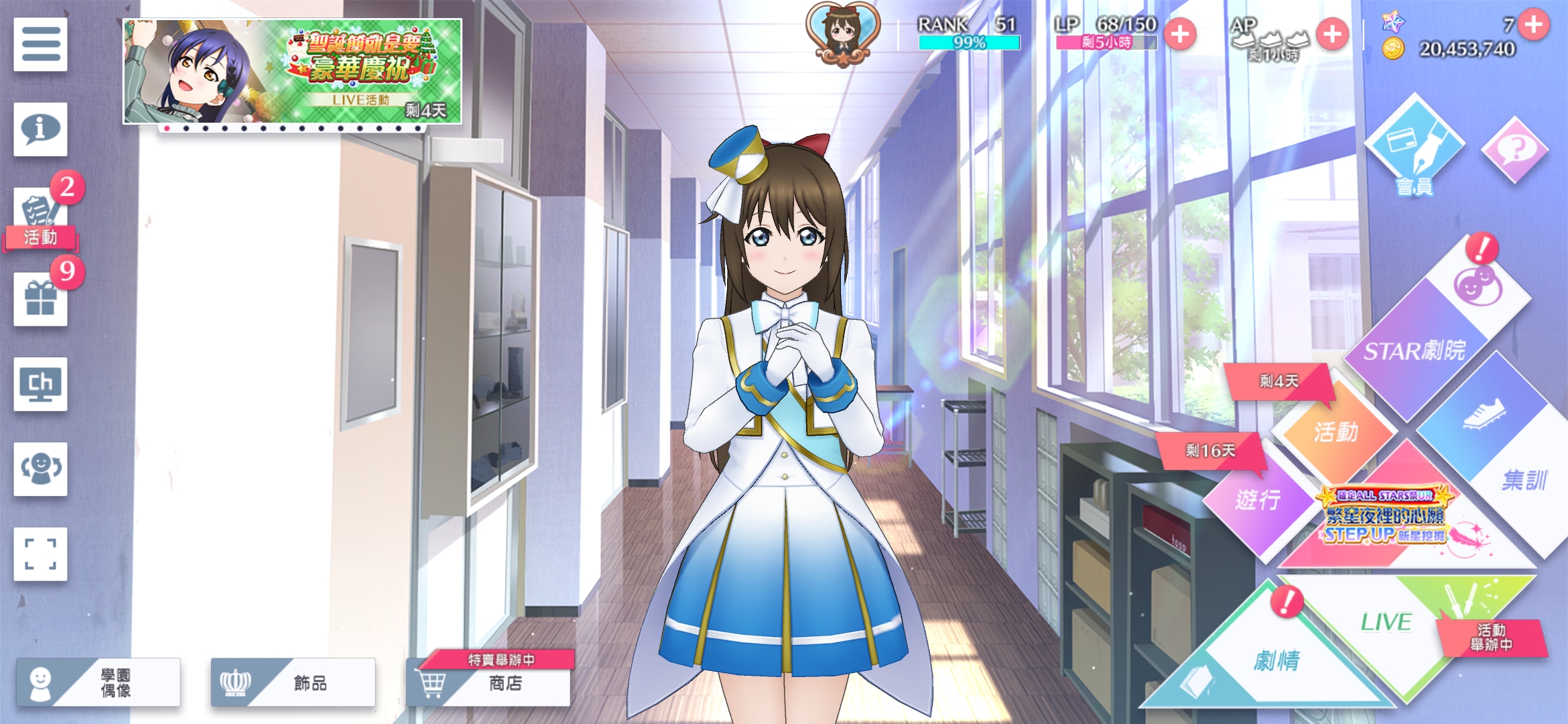The height and width of the screenshot is (724, 1568).
Task: Open the gift box present inbox
Action: point(40,299)
